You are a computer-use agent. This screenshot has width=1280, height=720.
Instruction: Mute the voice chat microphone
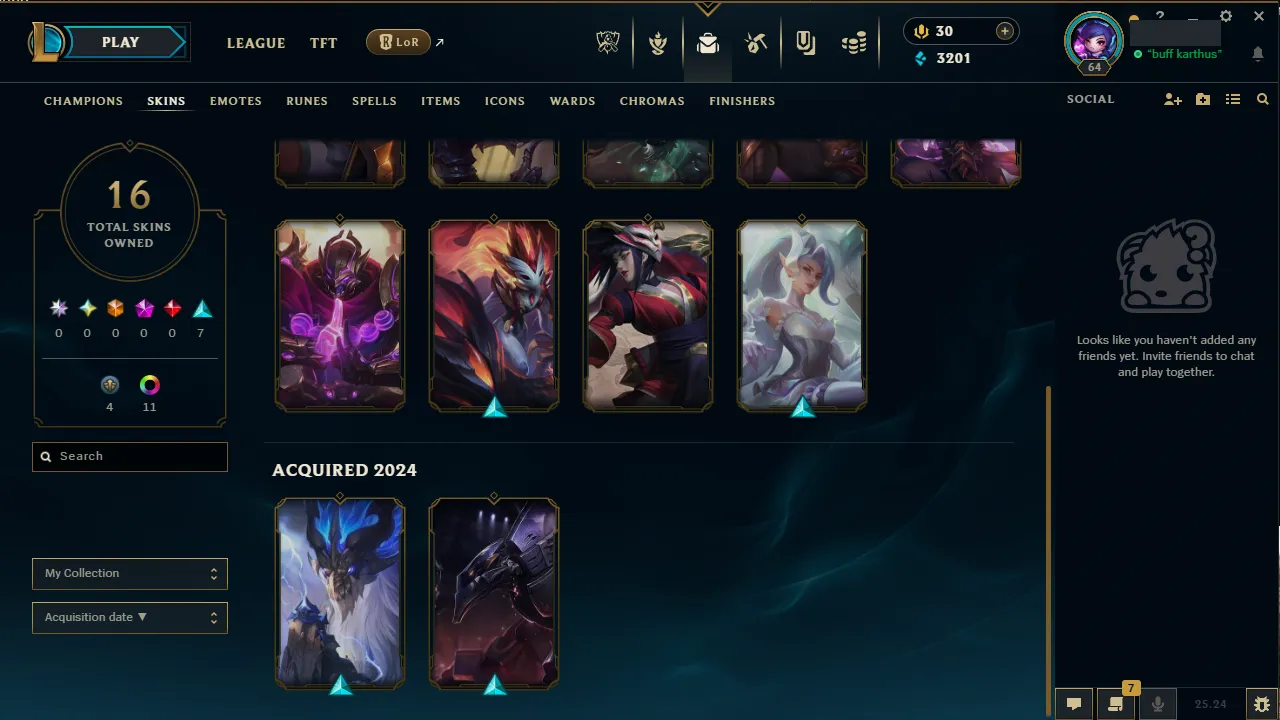point(1158,703)
